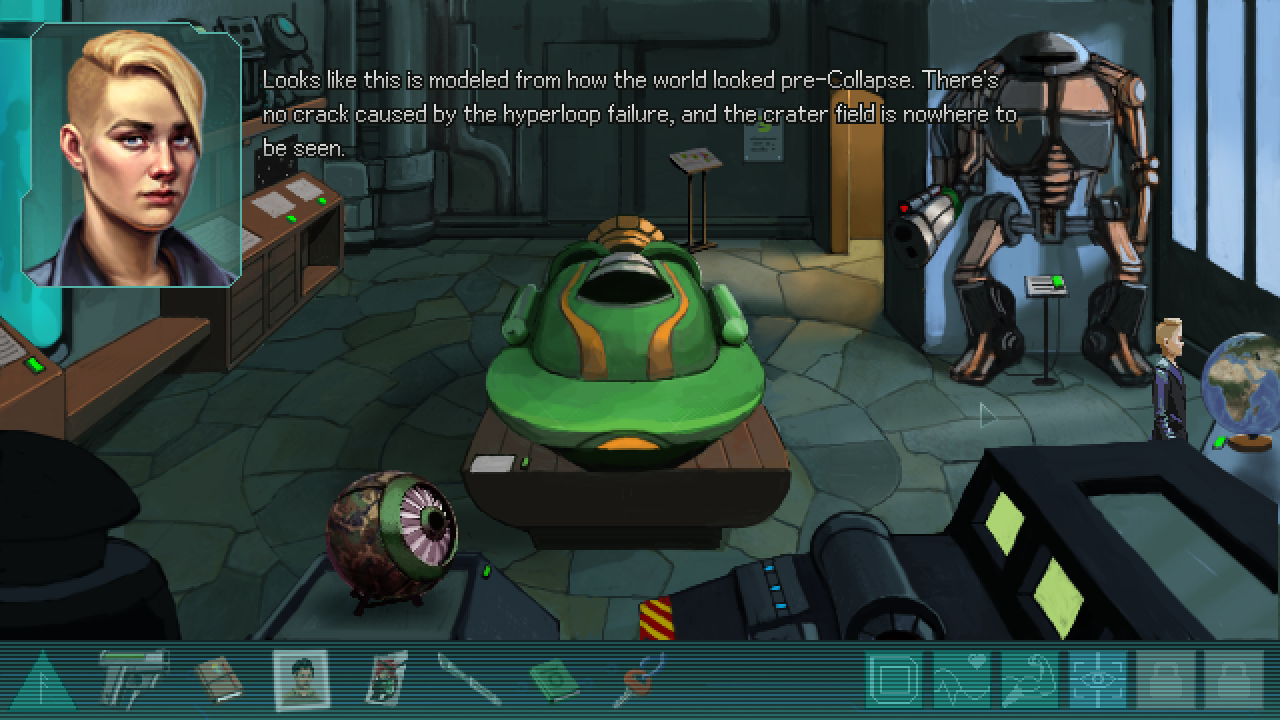Activate the flexed arm strength augment

[x=1029, y=681]
